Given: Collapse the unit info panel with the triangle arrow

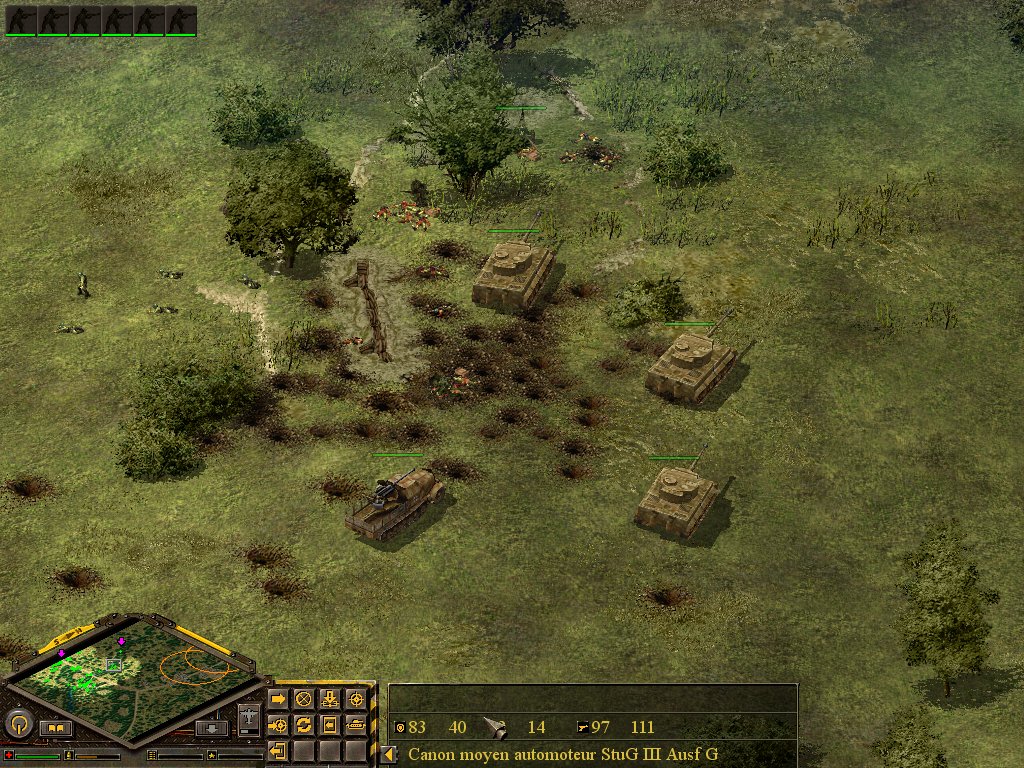Looking at the screenshot, I should point(389,755).
